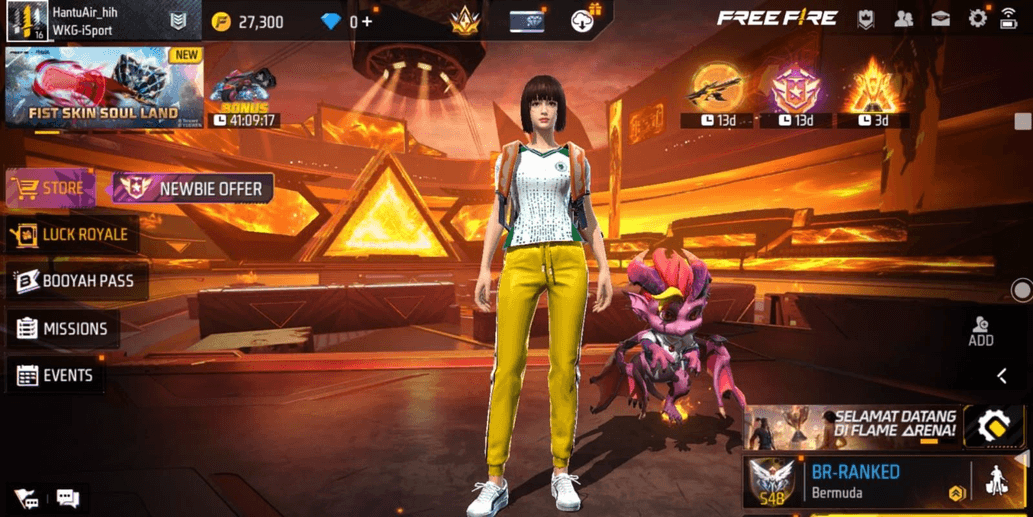This screenshot has width=1033, height=517.
Task: Add diamonds with the plus button
Action: point(367,21)
